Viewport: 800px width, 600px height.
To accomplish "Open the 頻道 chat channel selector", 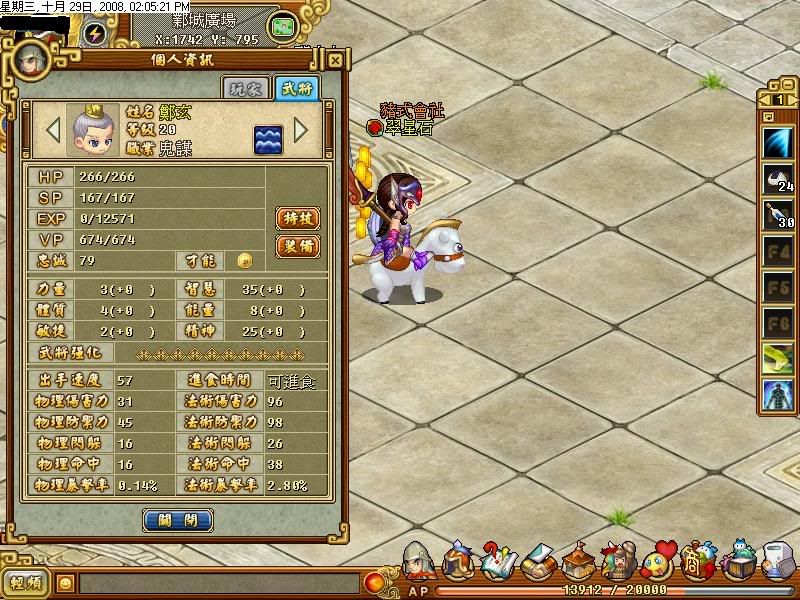I will click(x=27, y=582).
